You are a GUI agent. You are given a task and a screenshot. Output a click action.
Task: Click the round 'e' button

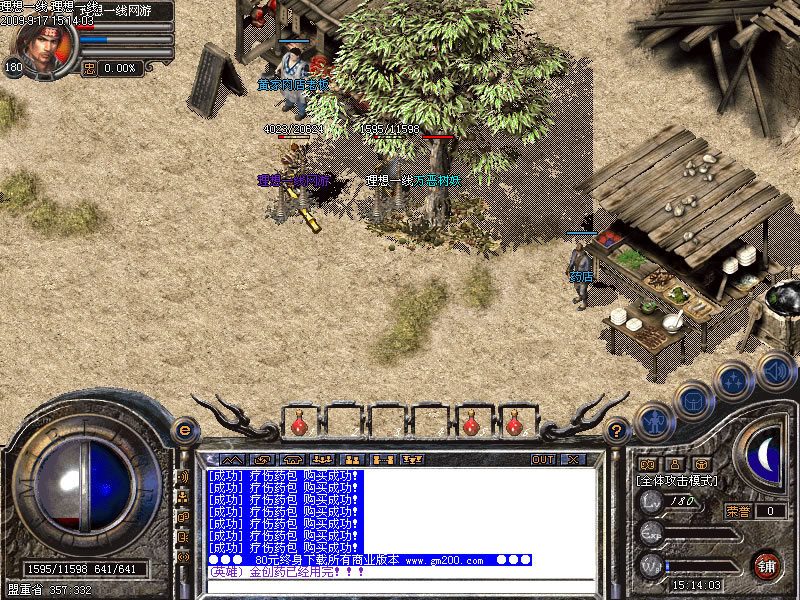point(184,430)
